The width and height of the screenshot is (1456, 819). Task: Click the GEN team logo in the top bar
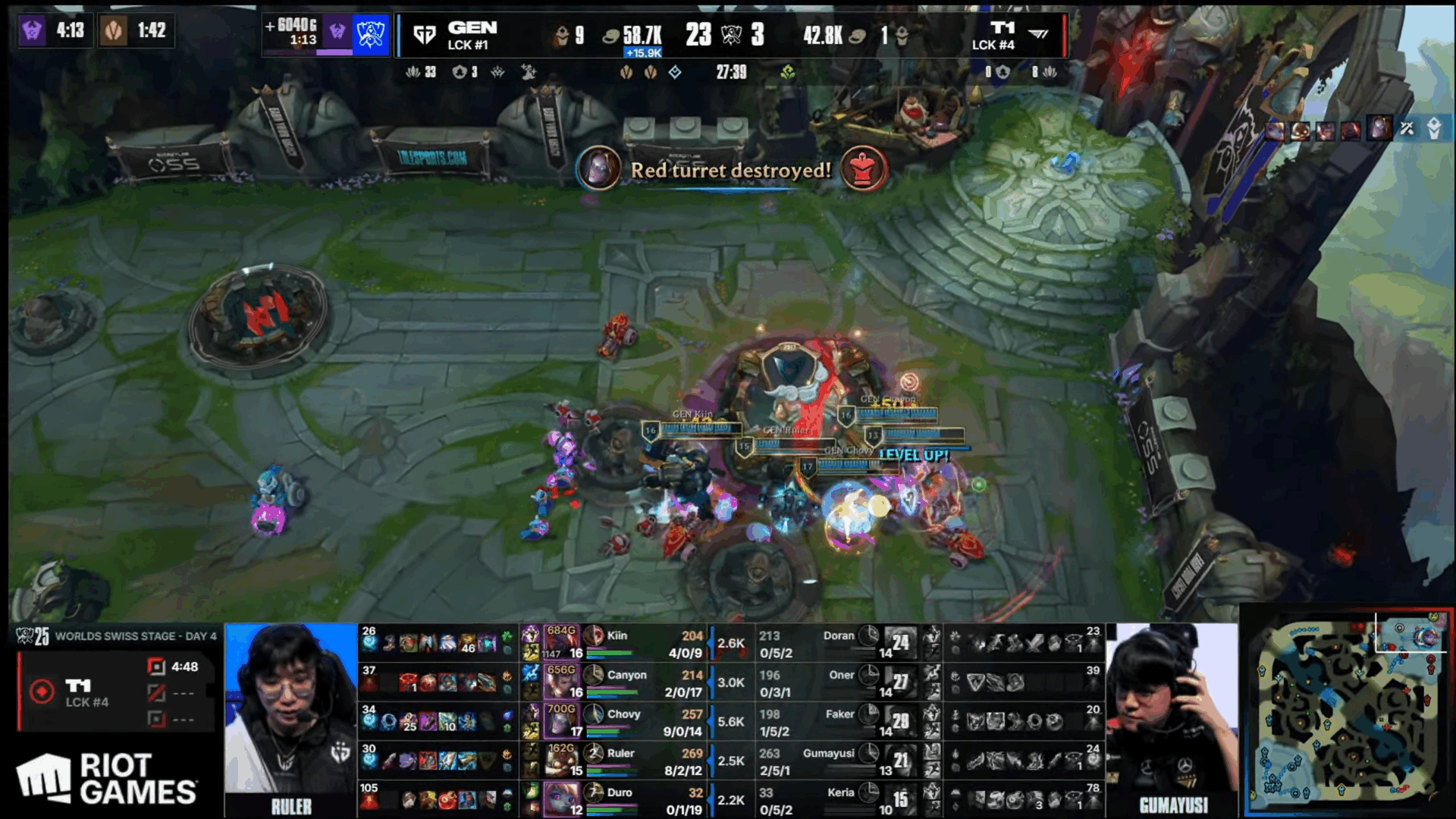(425, 34)
